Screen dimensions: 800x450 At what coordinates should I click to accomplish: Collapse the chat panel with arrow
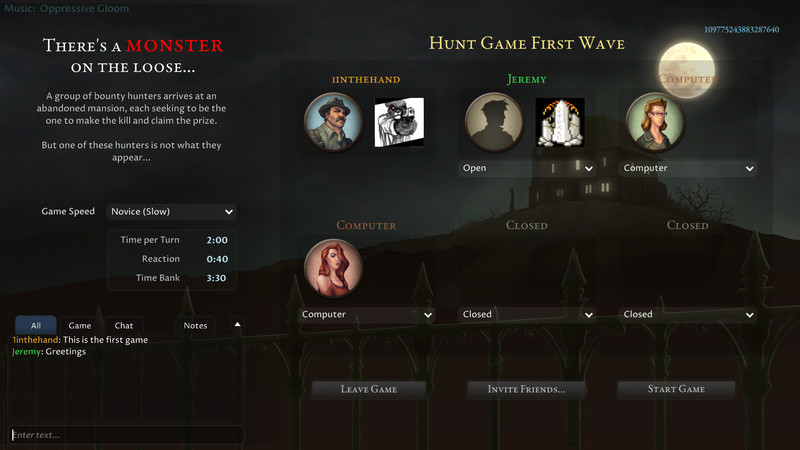pyautogui.click(x=237, y=324)
